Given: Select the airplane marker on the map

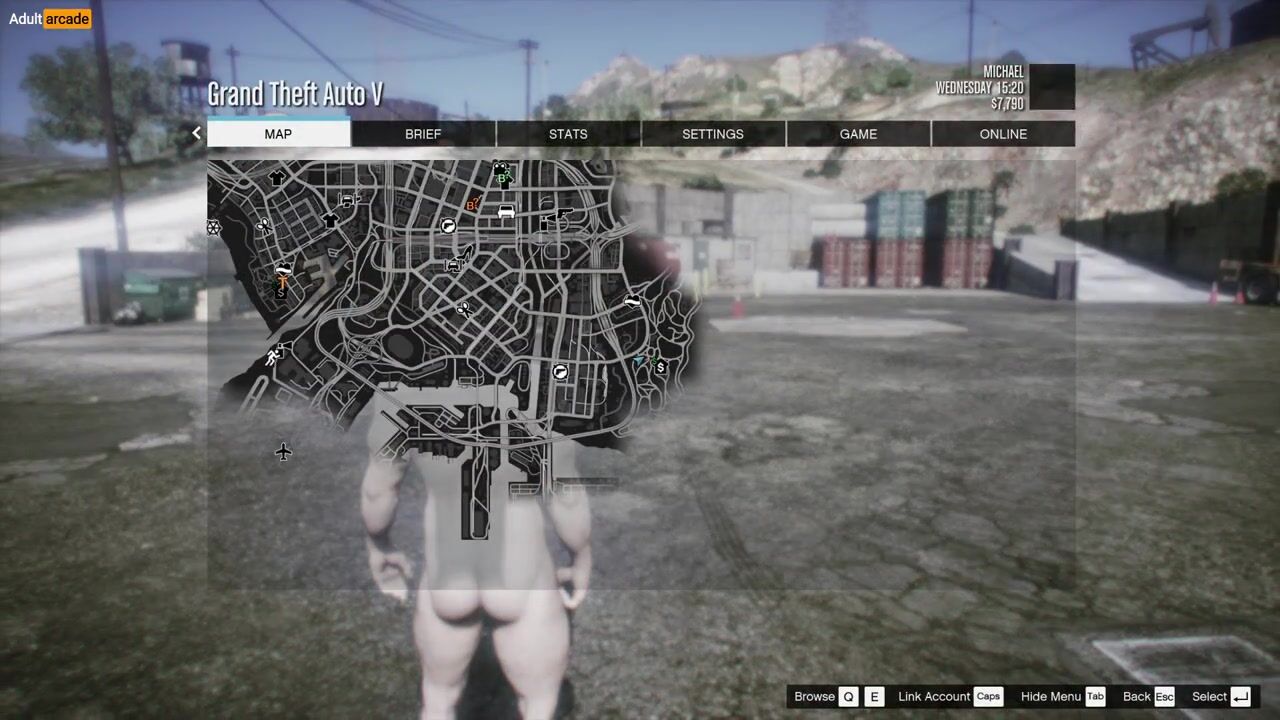Looking at the screenshot, I should (283, 452).
